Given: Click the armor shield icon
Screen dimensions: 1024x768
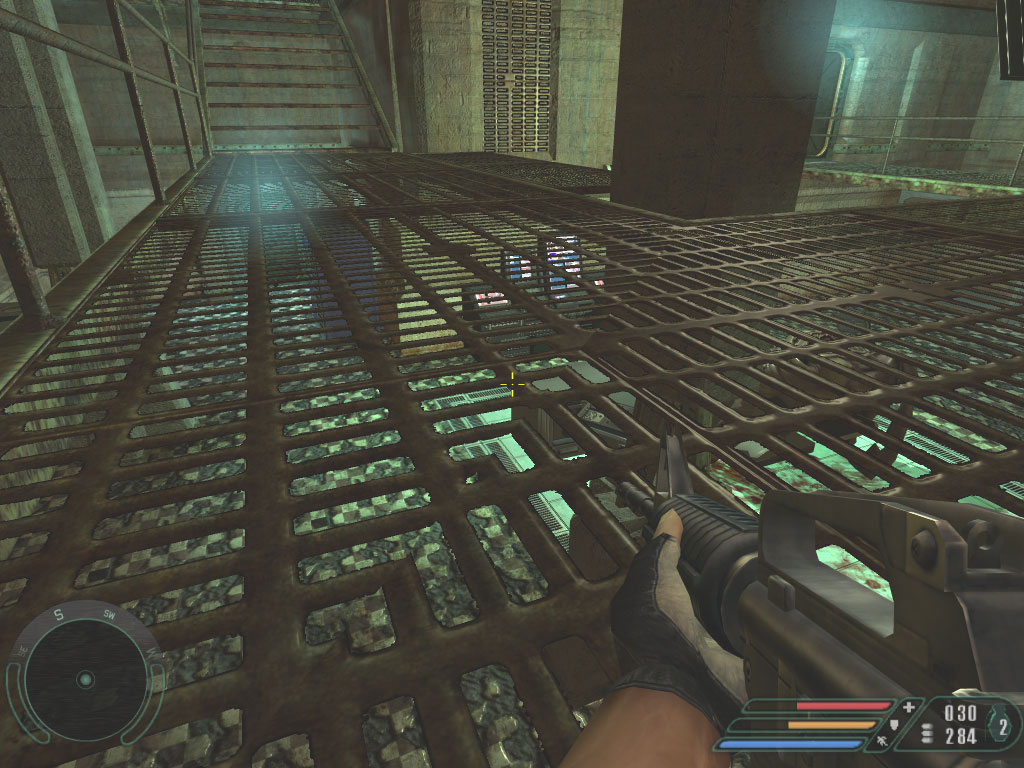Looking at the screenshot, I should click(893, 724).
